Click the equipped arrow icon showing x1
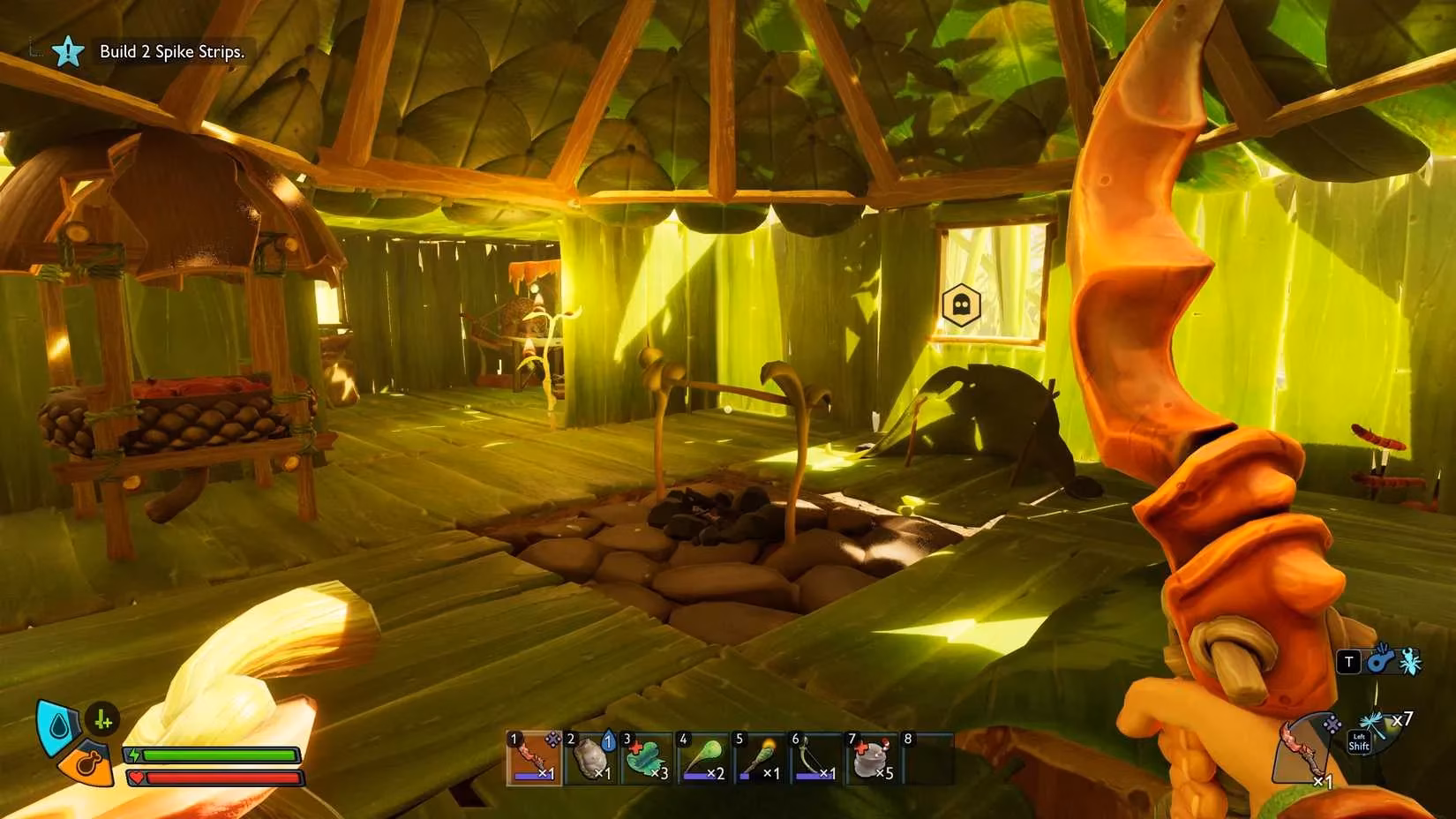This screenshot has width=1456, height=819. [1299, 750]
